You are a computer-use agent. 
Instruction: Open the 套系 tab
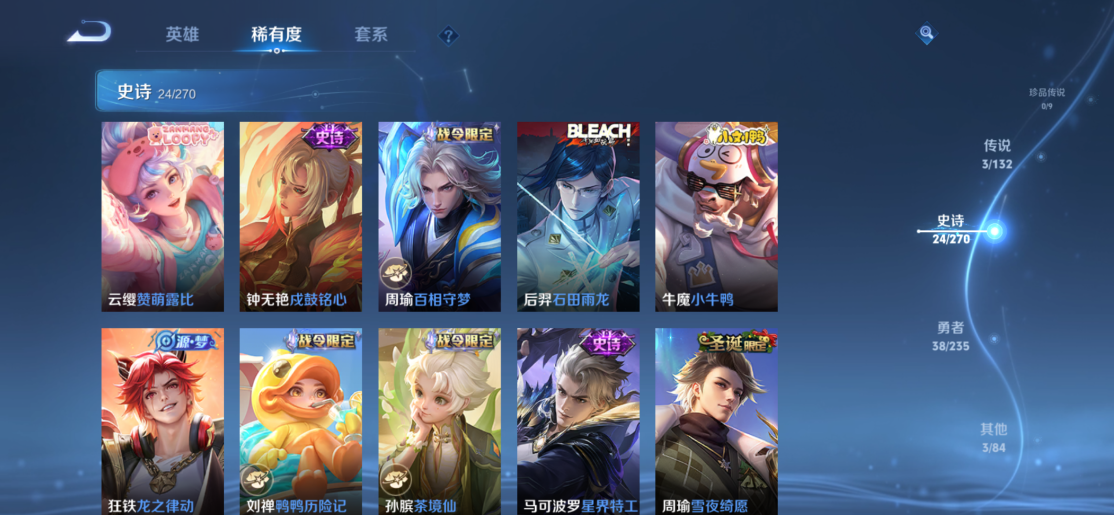pos(370,35)
